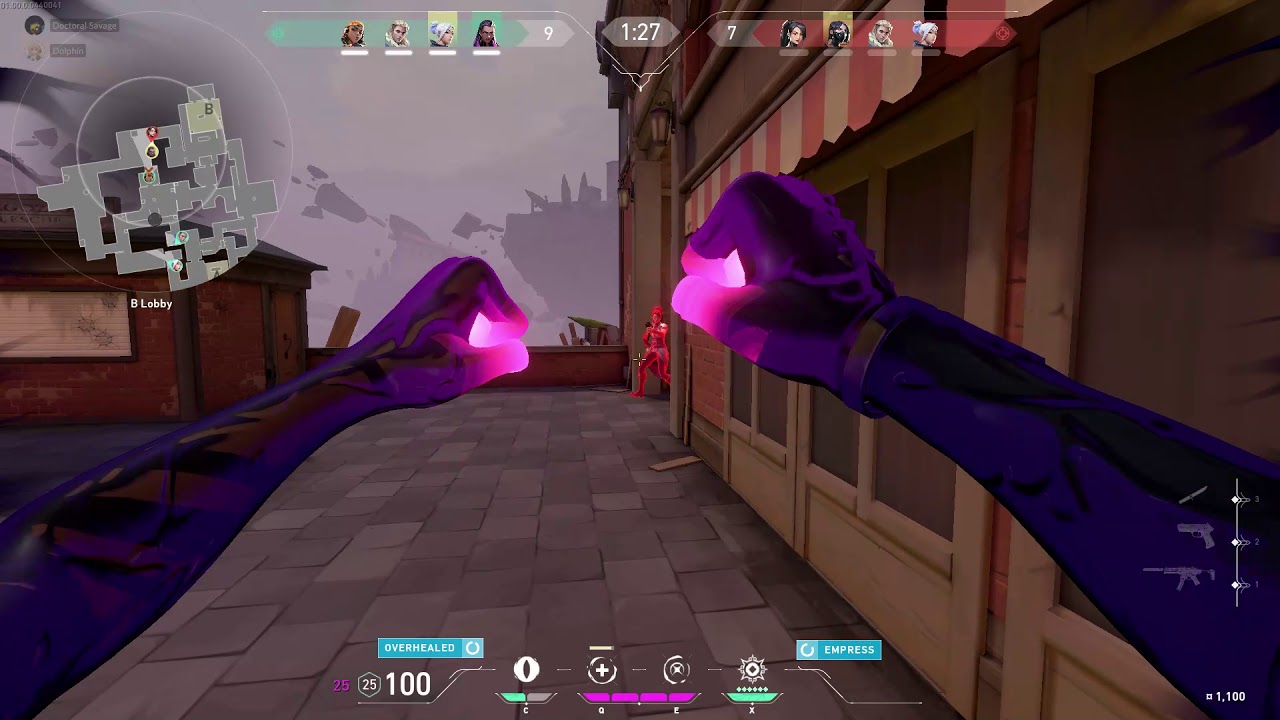Select the purple-haired teammate portrait
1280x720 pixels.
(x=486, y=34)
